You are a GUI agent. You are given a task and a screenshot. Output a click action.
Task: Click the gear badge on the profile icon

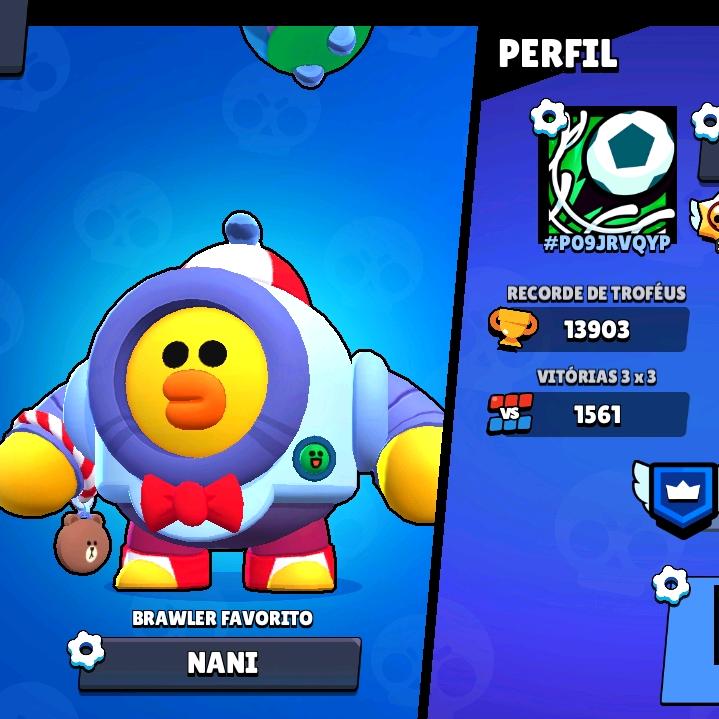point(548,118)
